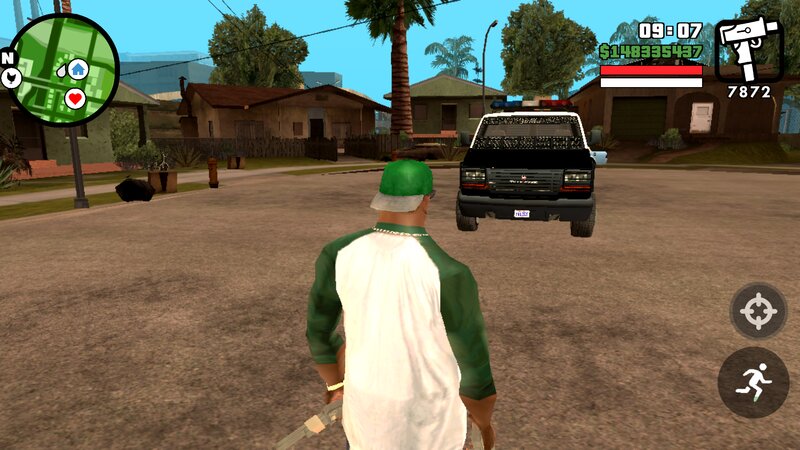Tap the Uzi weapon icon
800x450 pixels.
[x=748, y=48]
